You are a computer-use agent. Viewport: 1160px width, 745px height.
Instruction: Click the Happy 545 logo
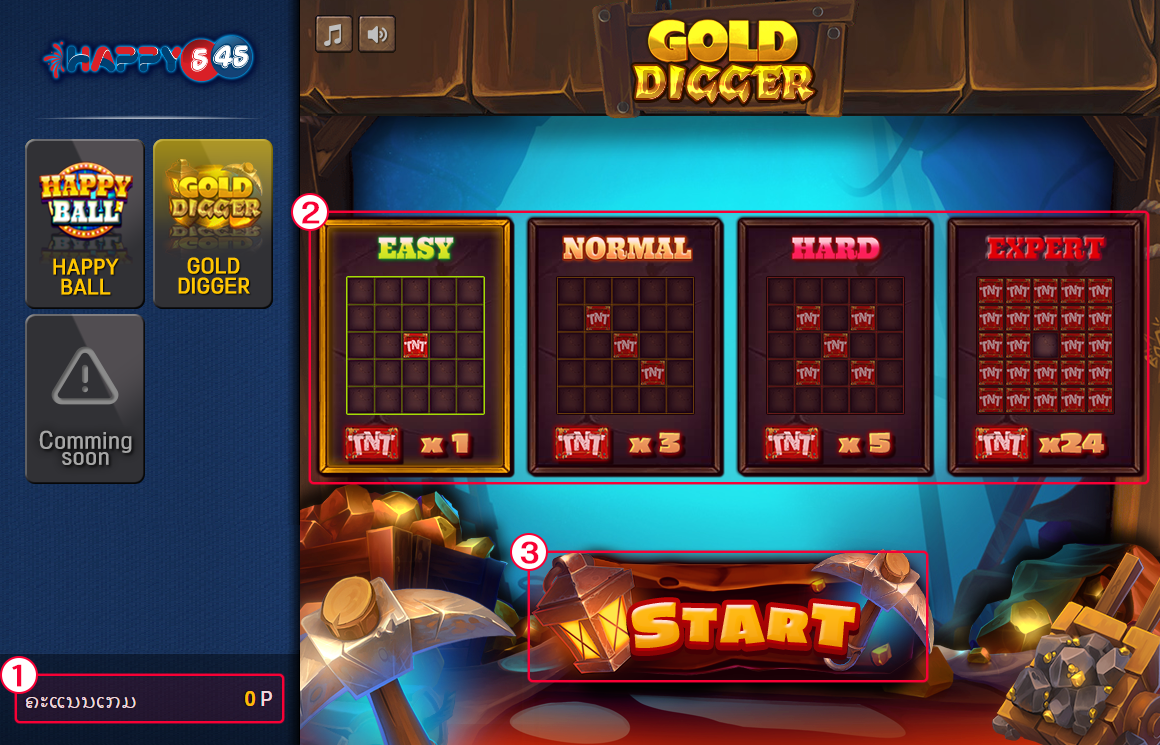click(x=148, y=60)
